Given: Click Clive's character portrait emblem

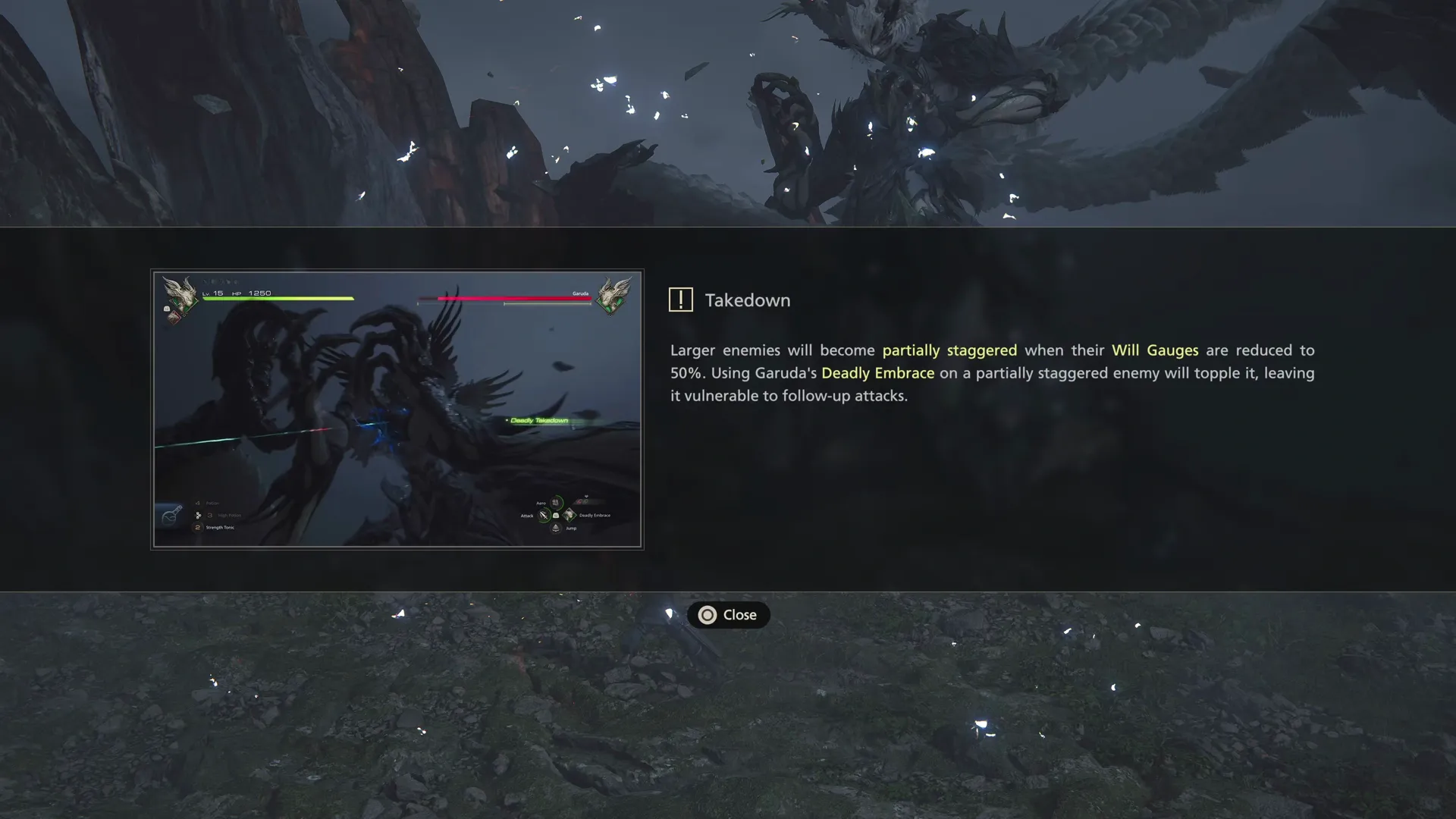Looking at the screenshot, I should pyautogui.click(x=180, y=296).
